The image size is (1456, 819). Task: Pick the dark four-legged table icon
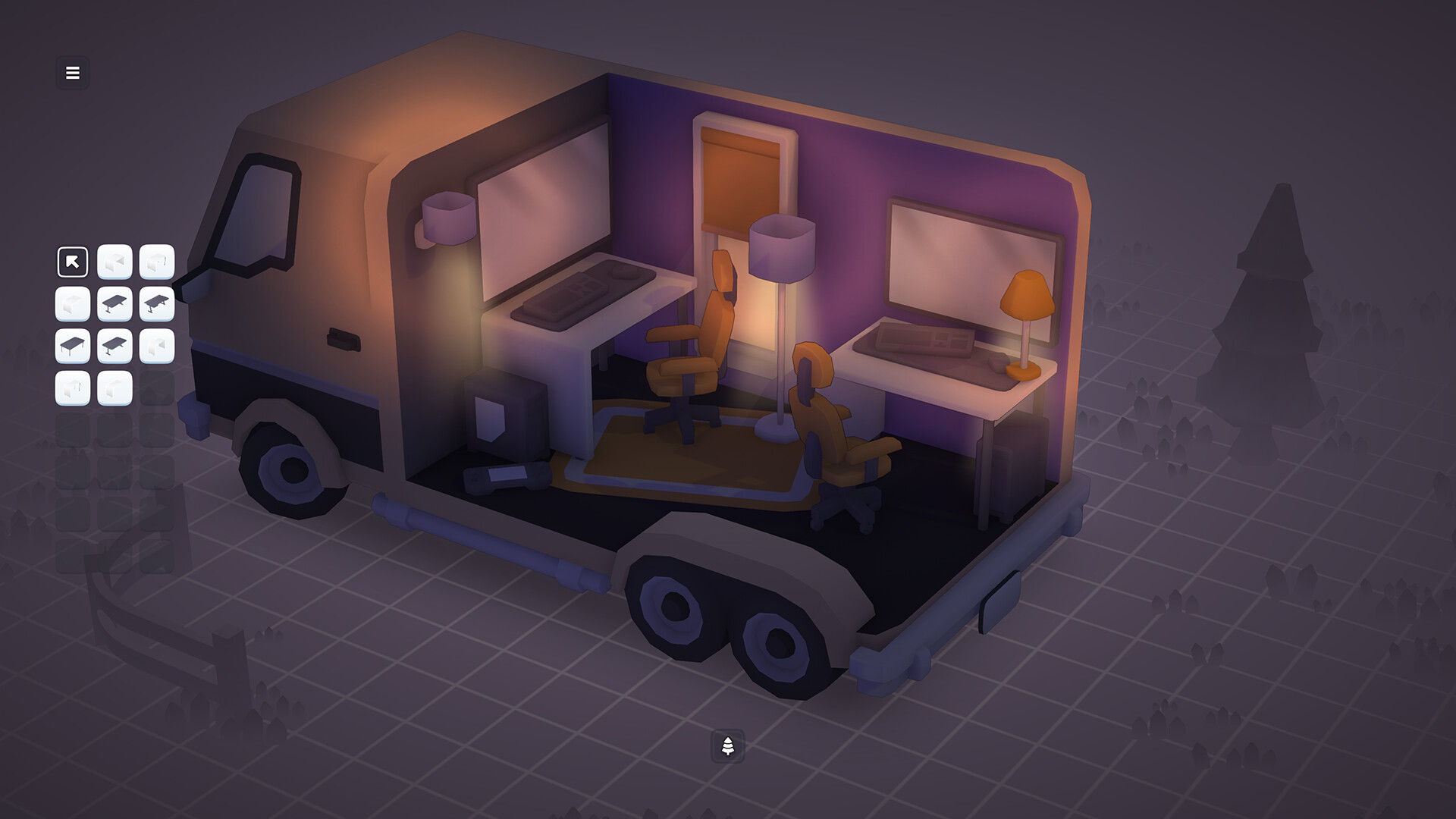72,345
